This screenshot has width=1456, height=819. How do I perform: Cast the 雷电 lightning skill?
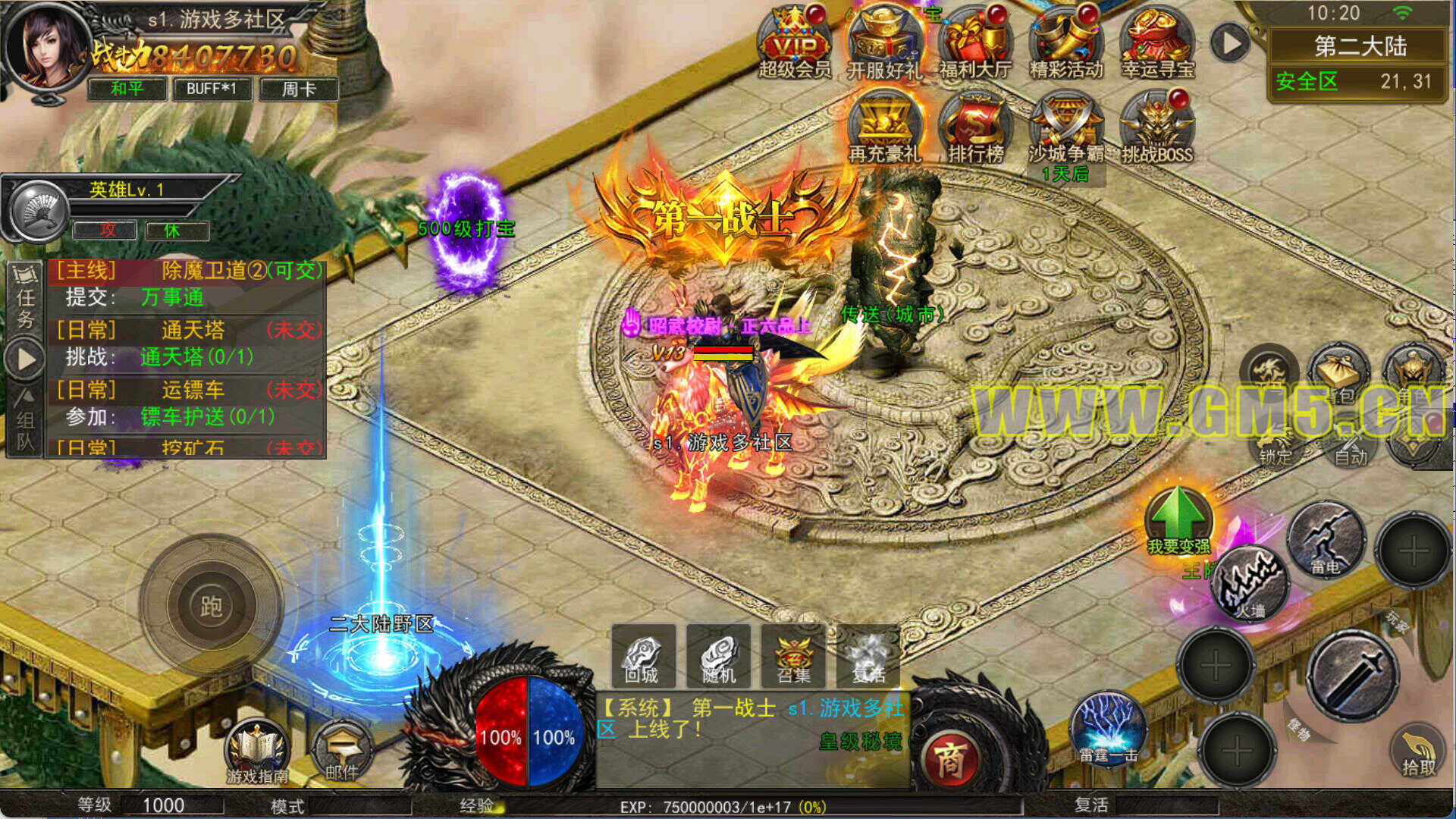point(1326,540)
